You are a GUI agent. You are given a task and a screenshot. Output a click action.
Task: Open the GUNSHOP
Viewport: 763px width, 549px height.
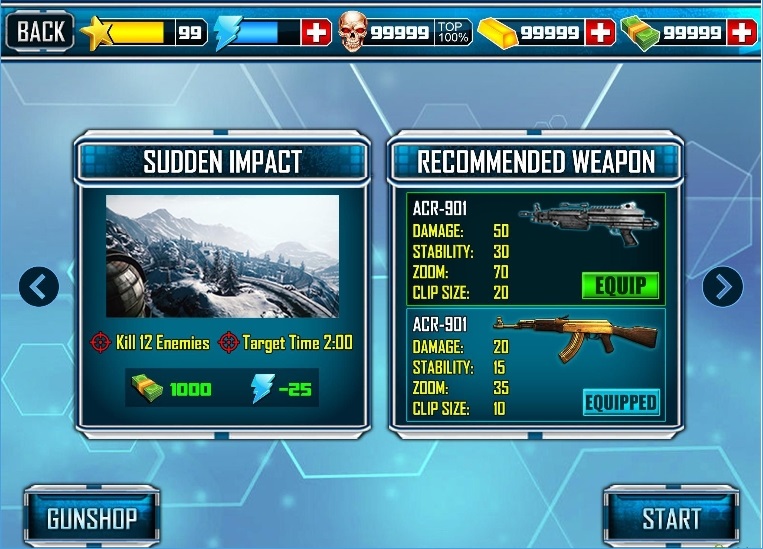91,518
